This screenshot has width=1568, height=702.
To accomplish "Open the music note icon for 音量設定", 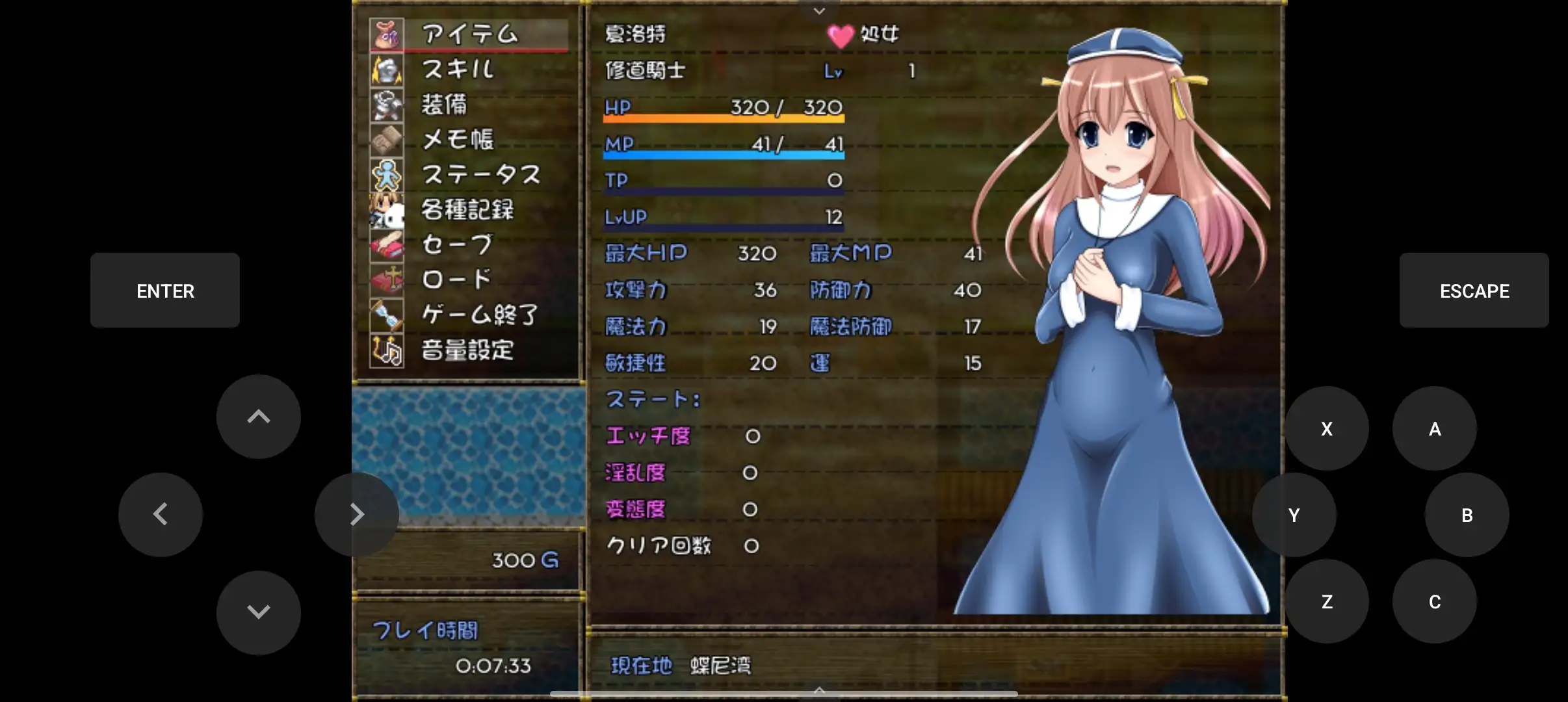I will pyautogui.click(x=387, y=350).
